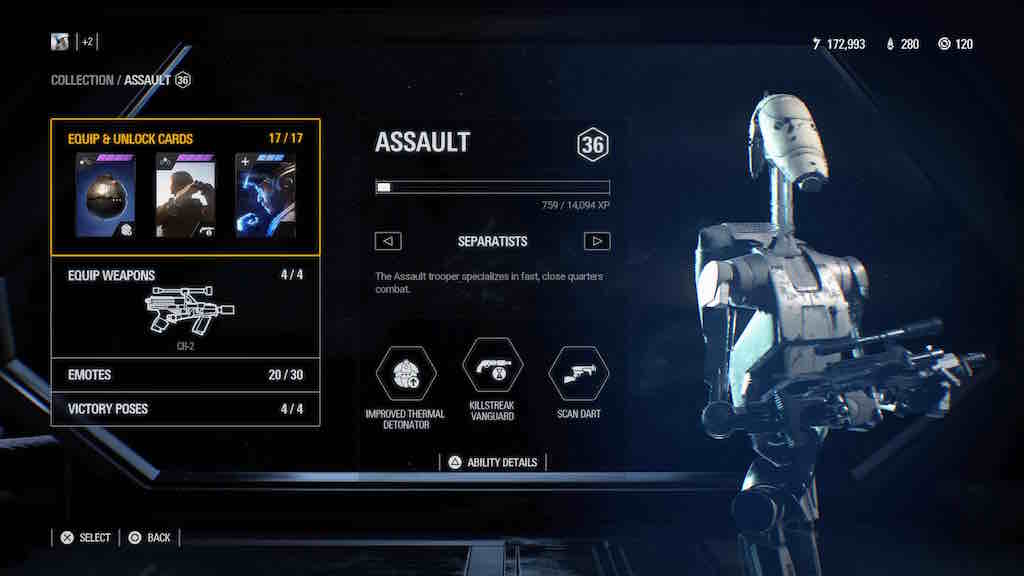Select the trooper with binoculars star card
The width and height of the screenshot is (1024, 576).
[185, 195]
